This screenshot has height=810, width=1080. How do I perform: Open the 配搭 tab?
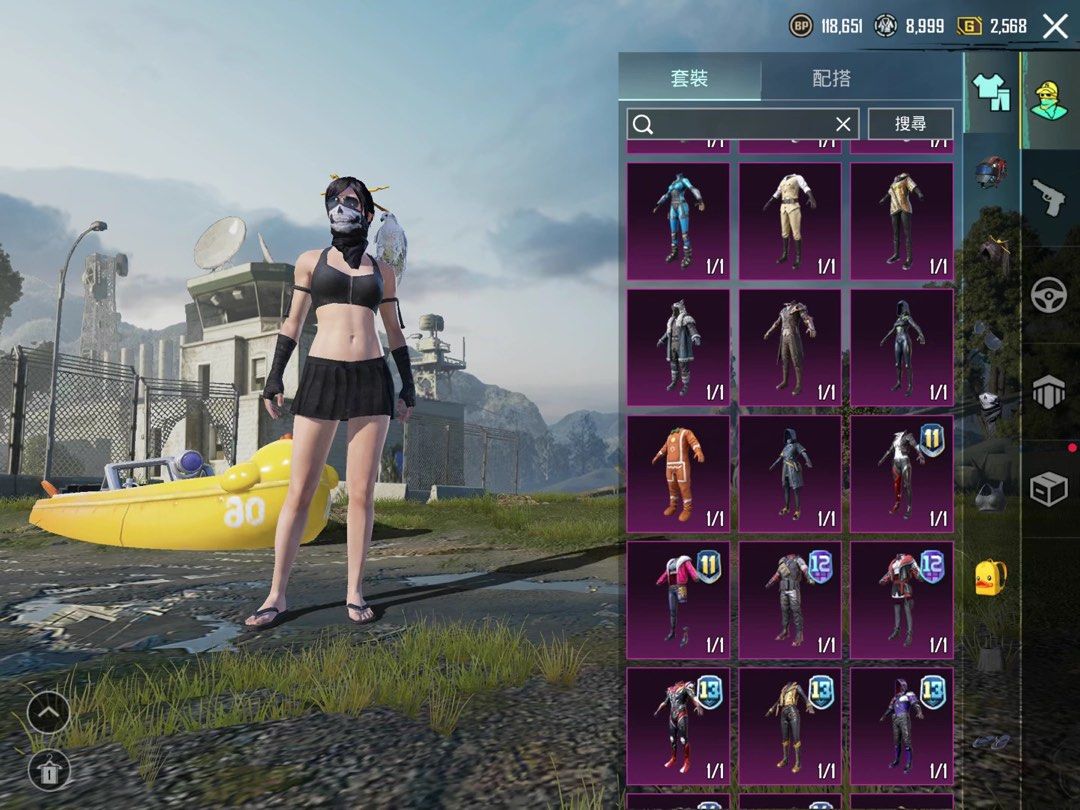[x=831, y=79]
